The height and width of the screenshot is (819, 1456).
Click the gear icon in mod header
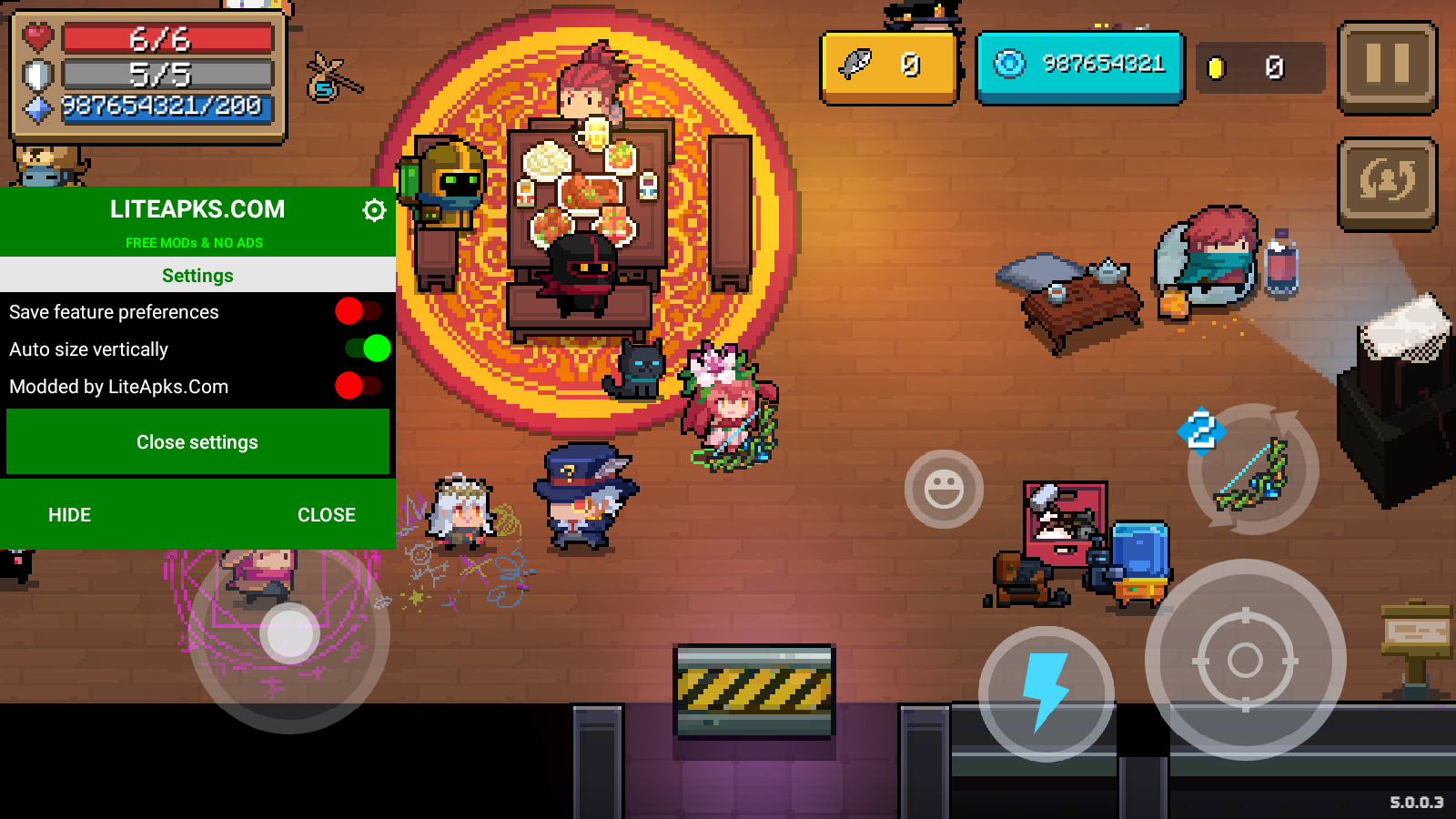coord(374,210)
